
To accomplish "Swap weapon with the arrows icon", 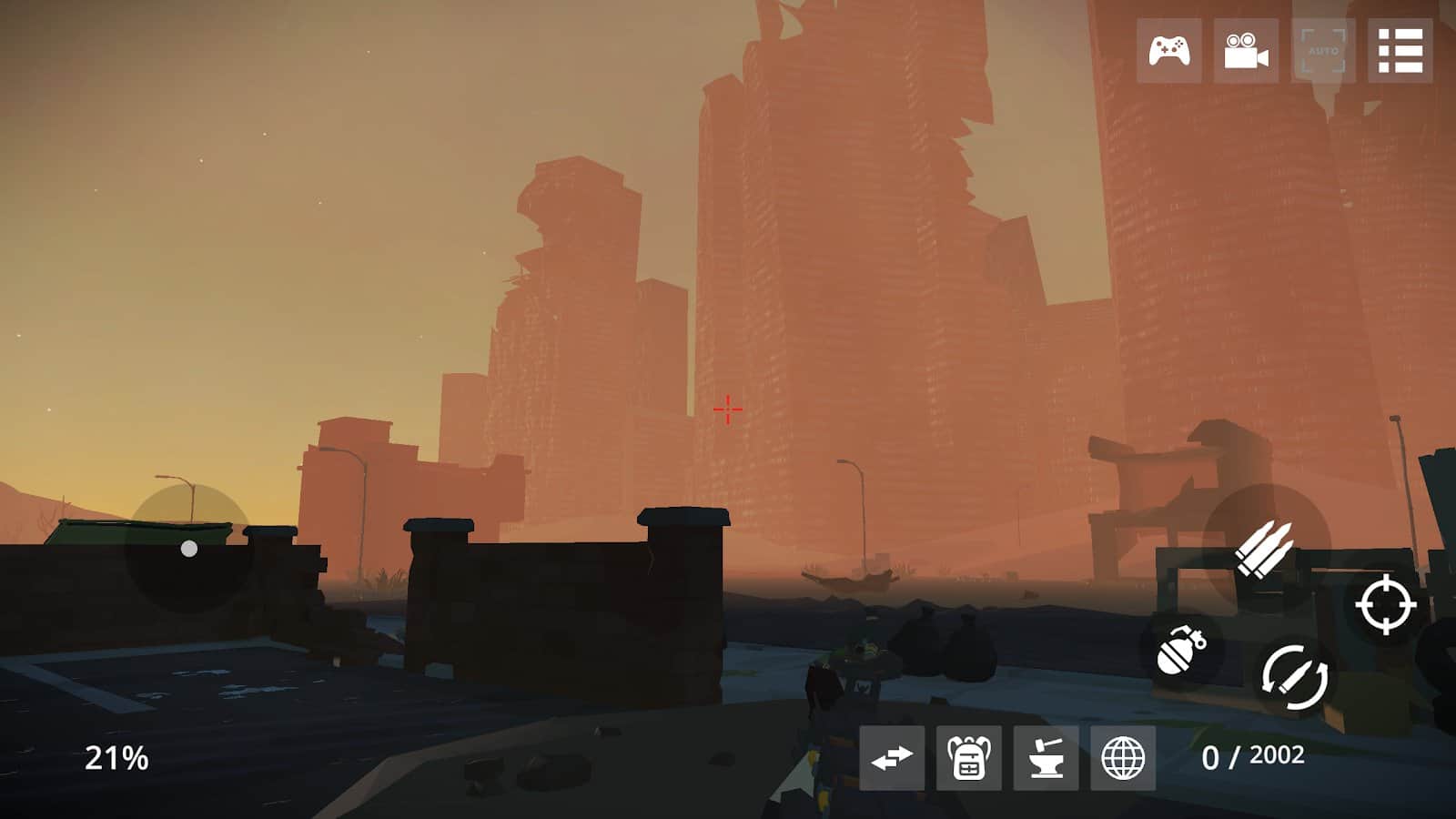I will [891, 758].
